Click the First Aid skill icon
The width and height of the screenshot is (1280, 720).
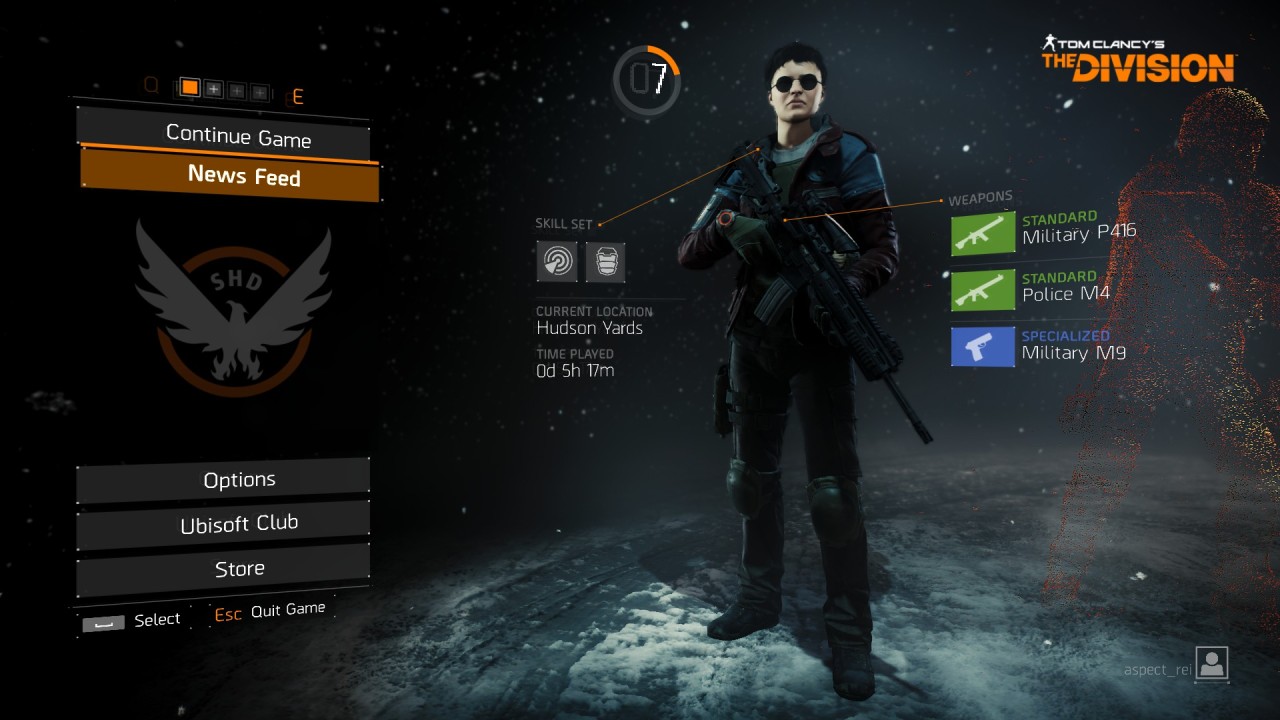(x=605, y=262)
